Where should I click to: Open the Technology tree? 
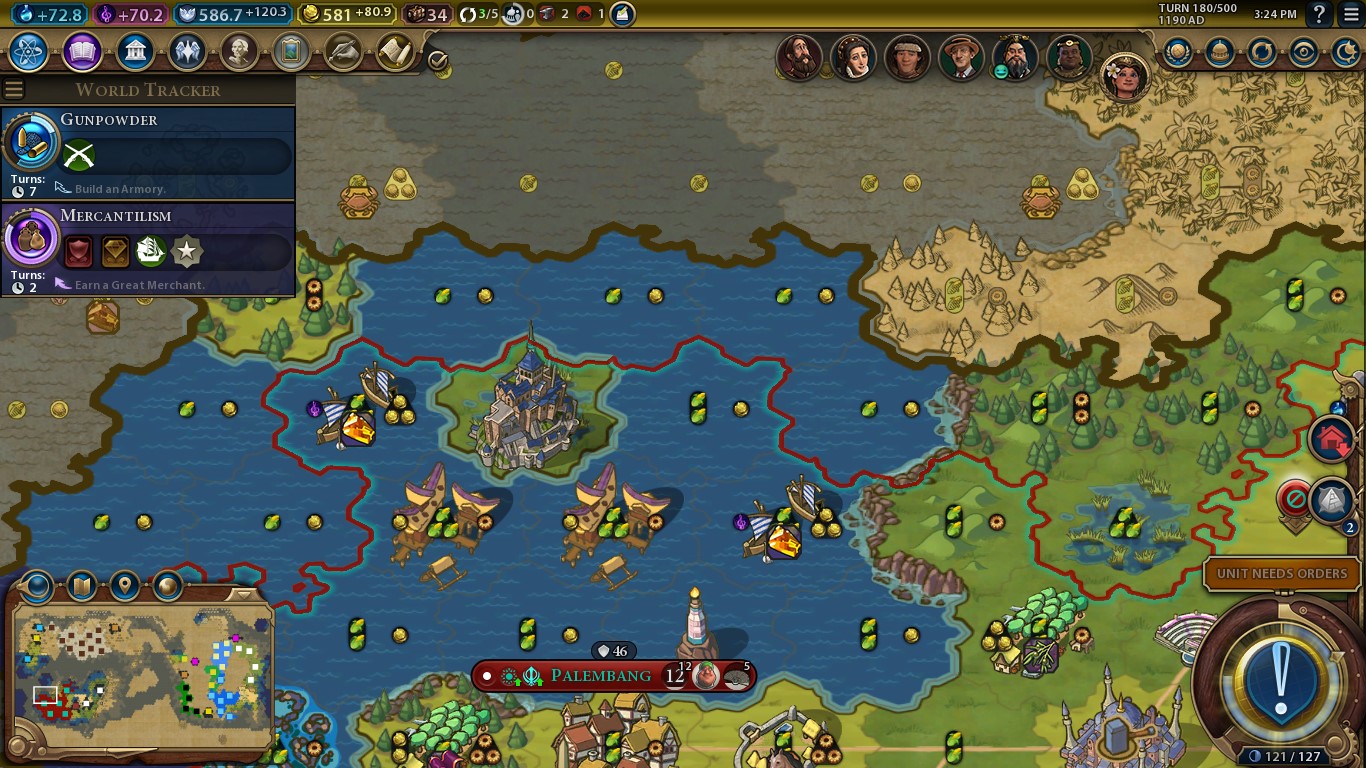[28, 53]
